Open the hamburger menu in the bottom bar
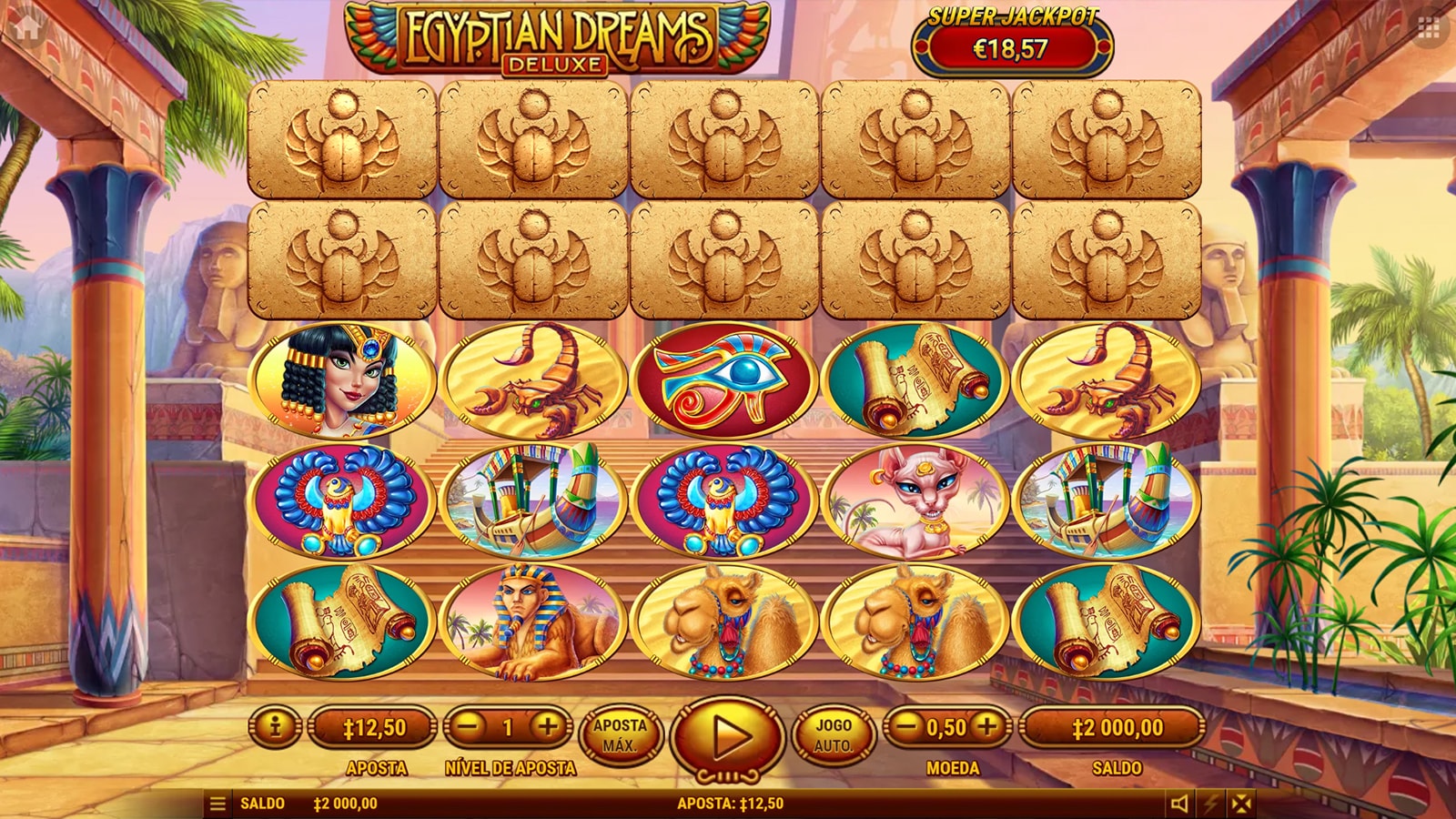1456x819 pixels. tap(217, 804)
